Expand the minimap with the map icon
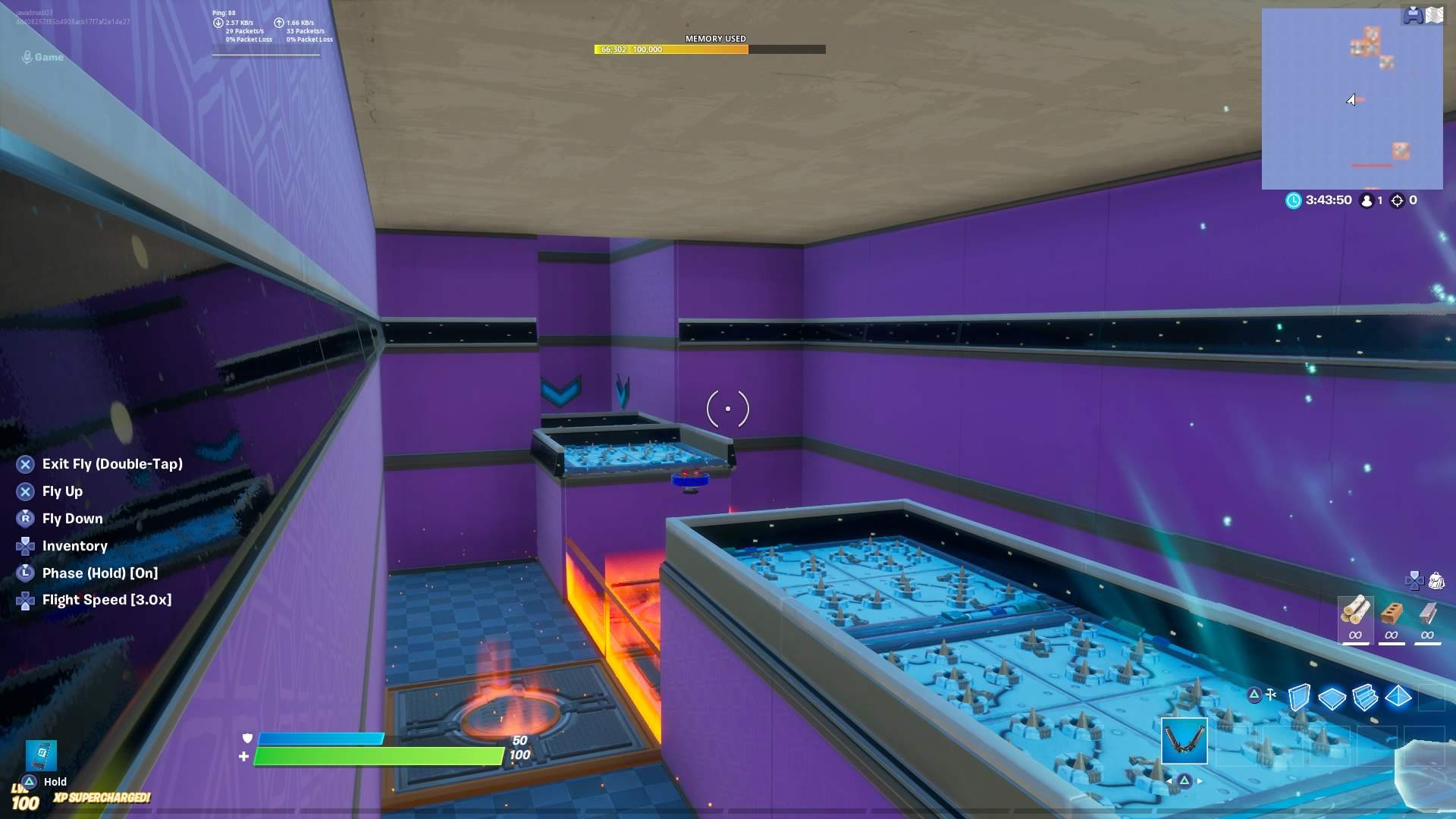Viewport: 1456px width, 819px height. [1434, 14]
